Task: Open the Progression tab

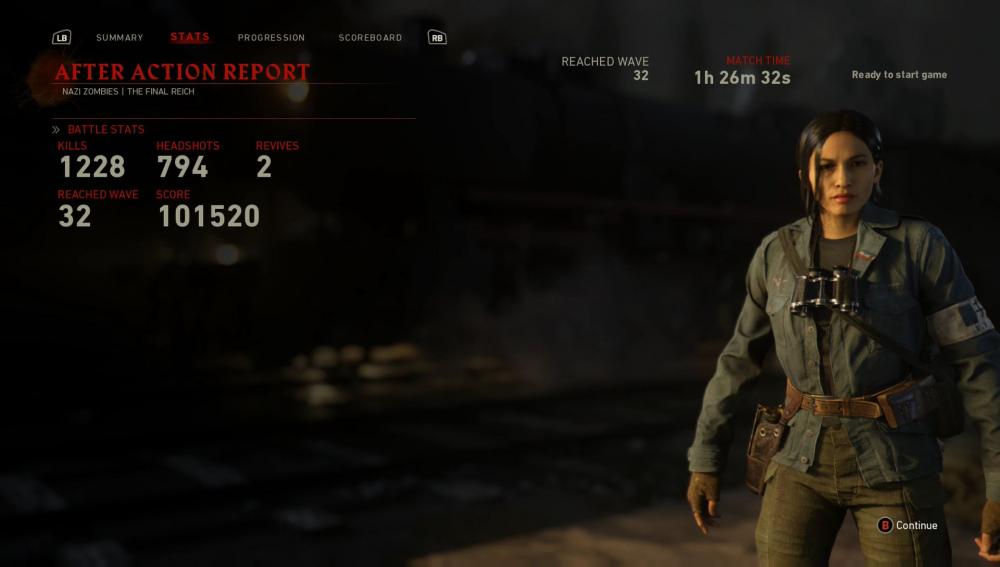Action: click(x=271, y=38)
